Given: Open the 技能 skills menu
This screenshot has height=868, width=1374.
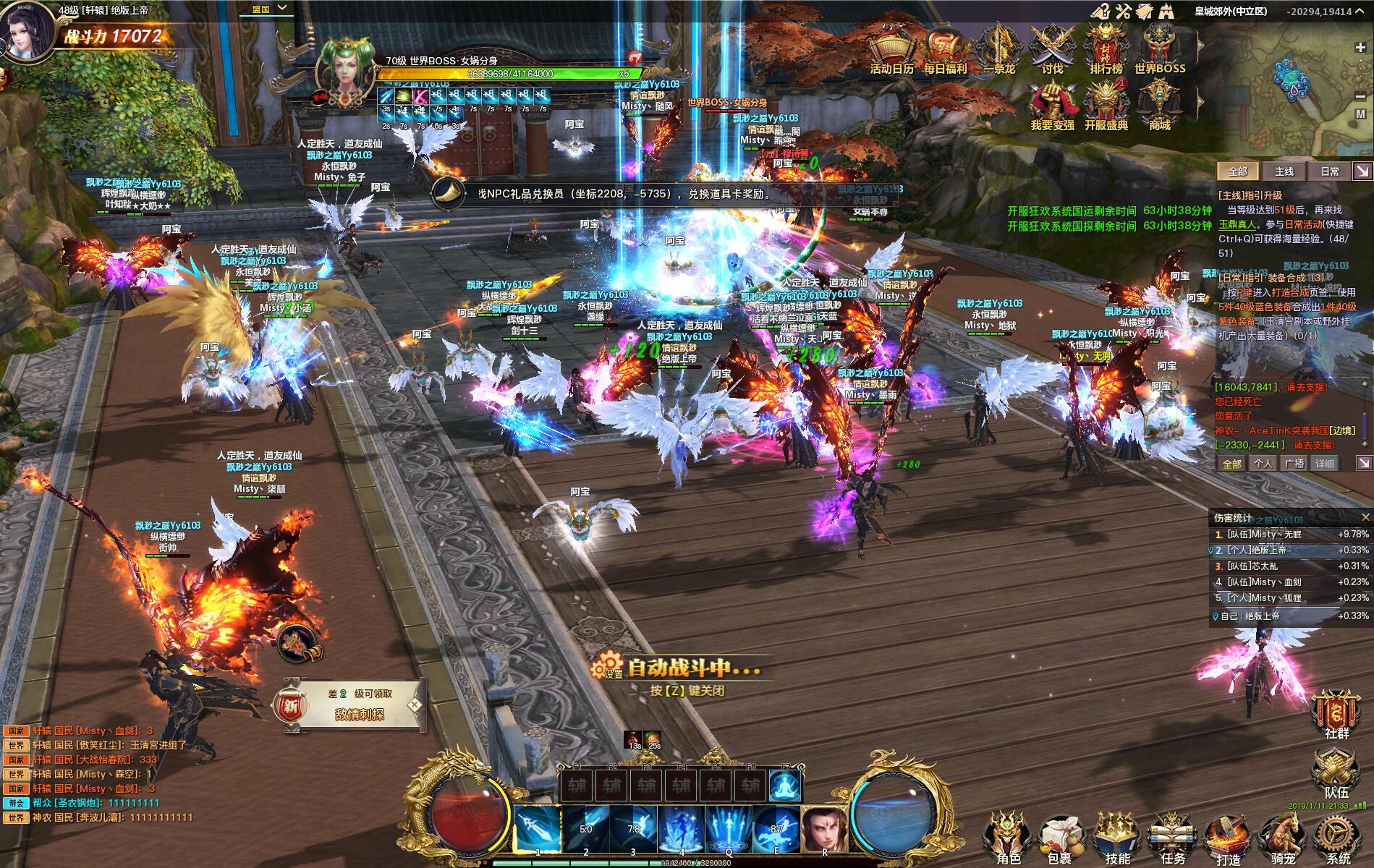Looking at the screenshot, I should (x=1118, y=838).
